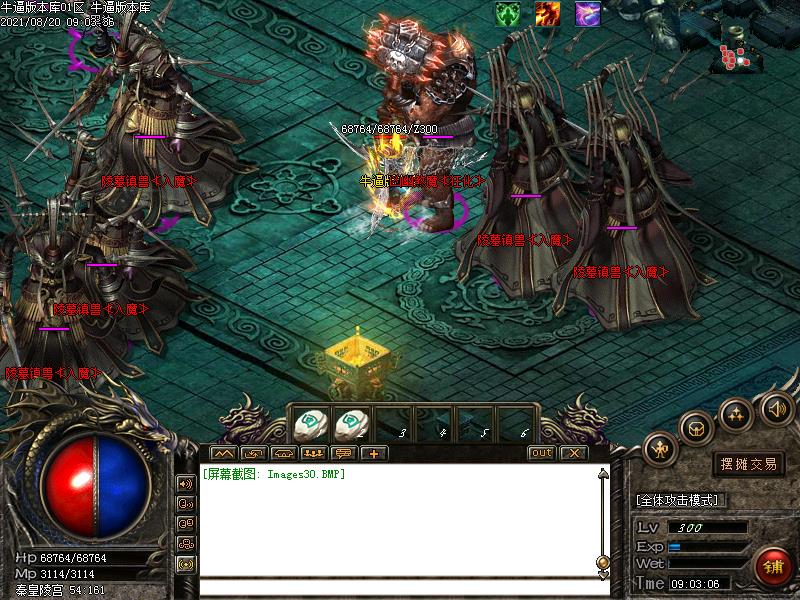Open the speech bubble chat toolbar button
800x600 pixels.
click(345, 453)
